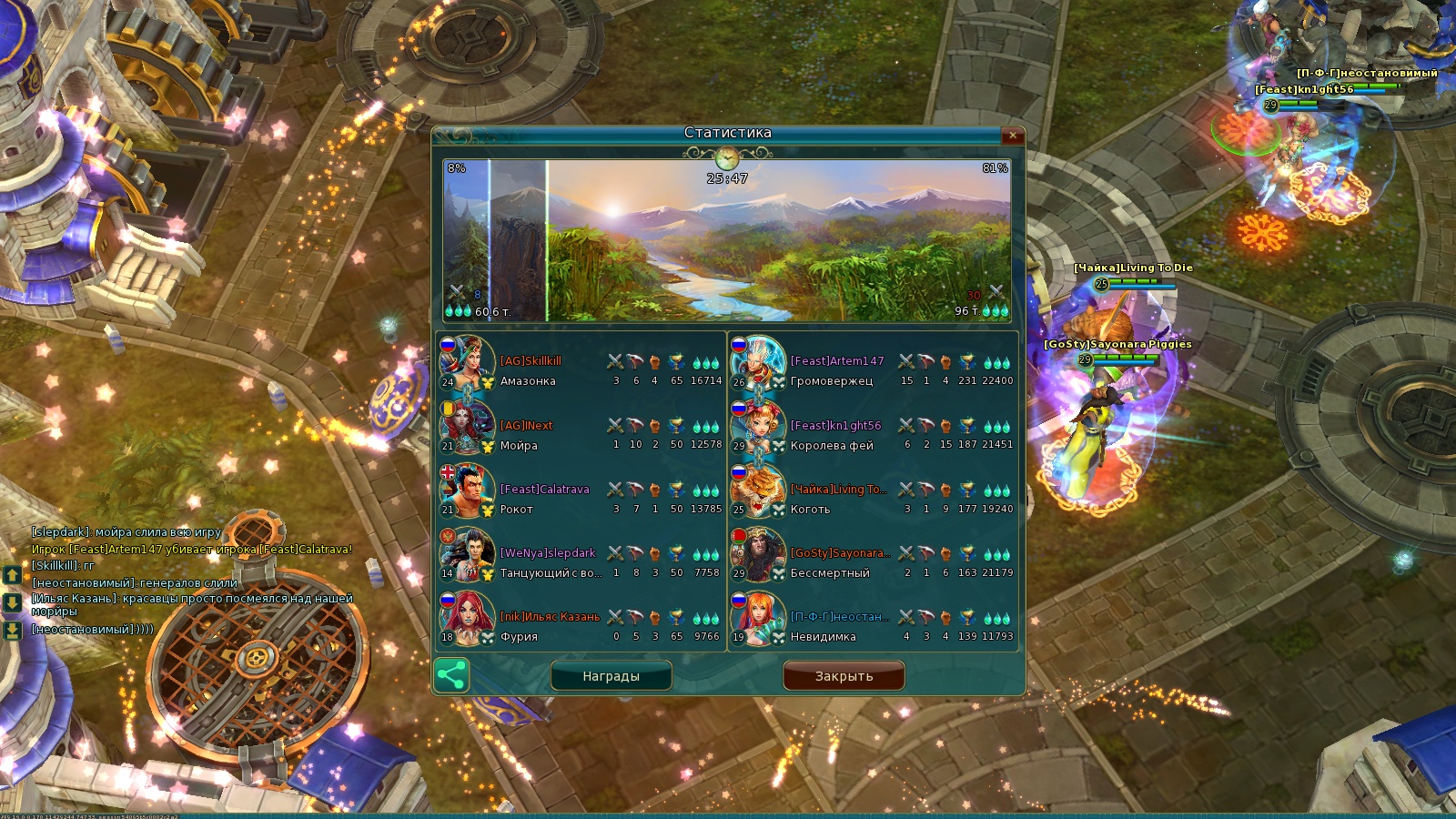This screenshot has height=819, width=1456.
Task: Choose the [Feast]Calatrava Рокот row
Action: tap(581, 499)
